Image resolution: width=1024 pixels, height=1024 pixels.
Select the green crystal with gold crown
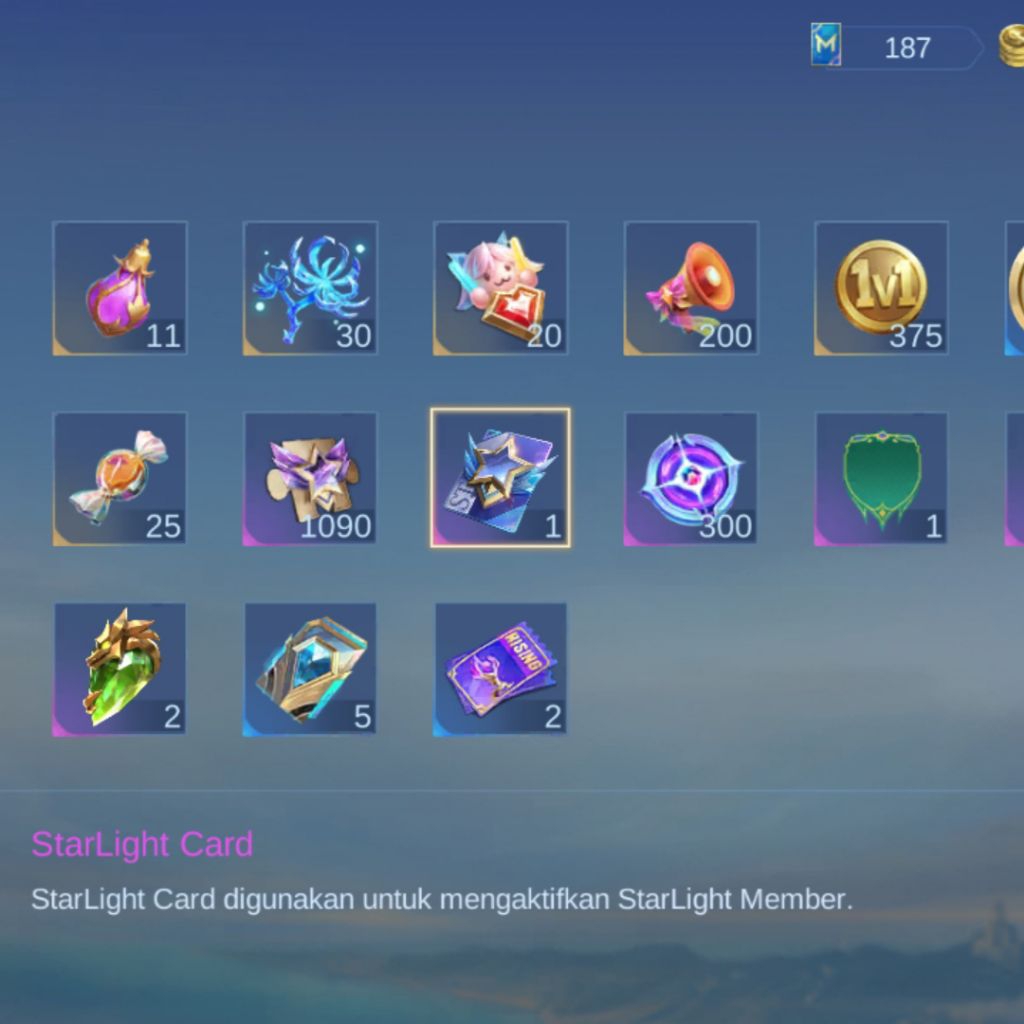[120, 669]
